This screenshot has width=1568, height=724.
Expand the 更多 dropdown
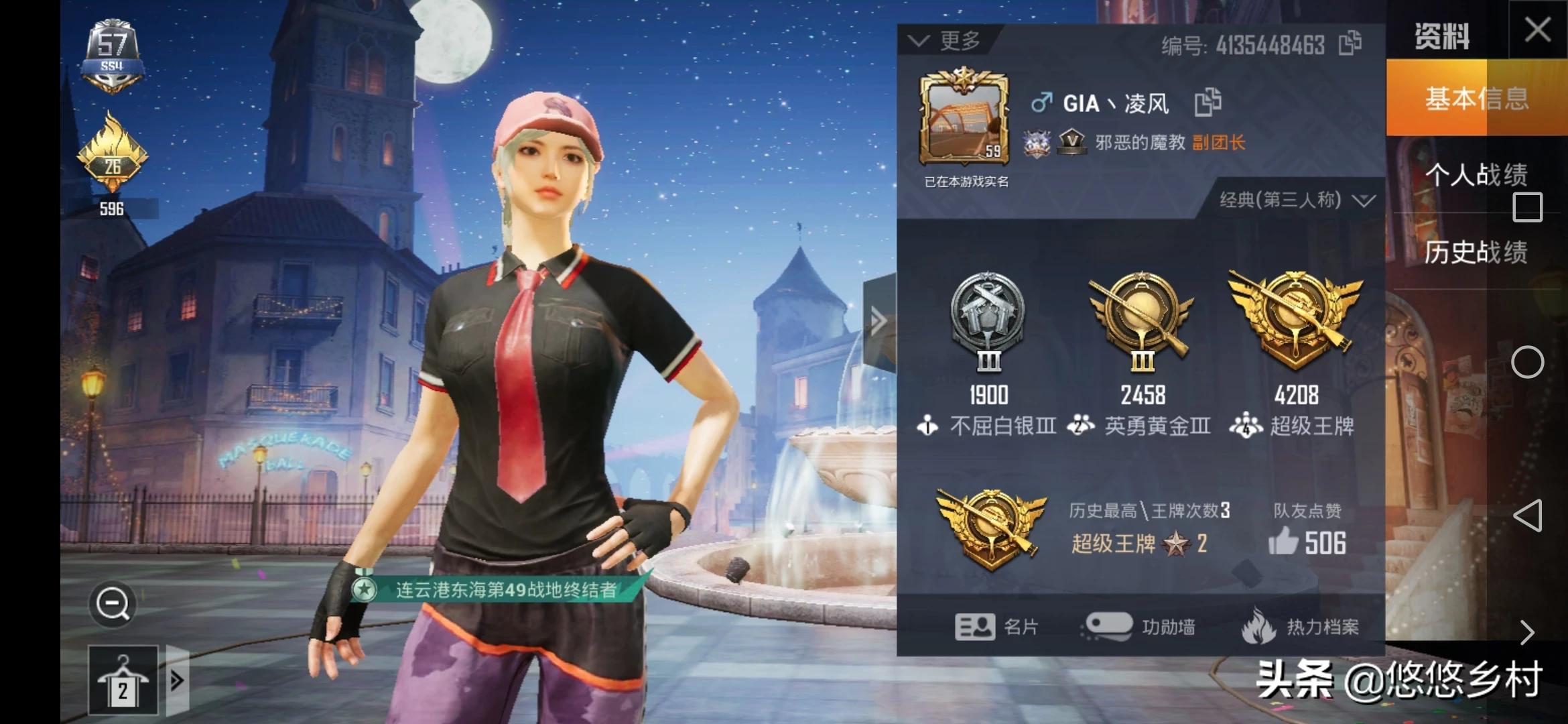[x=946, y=41]
